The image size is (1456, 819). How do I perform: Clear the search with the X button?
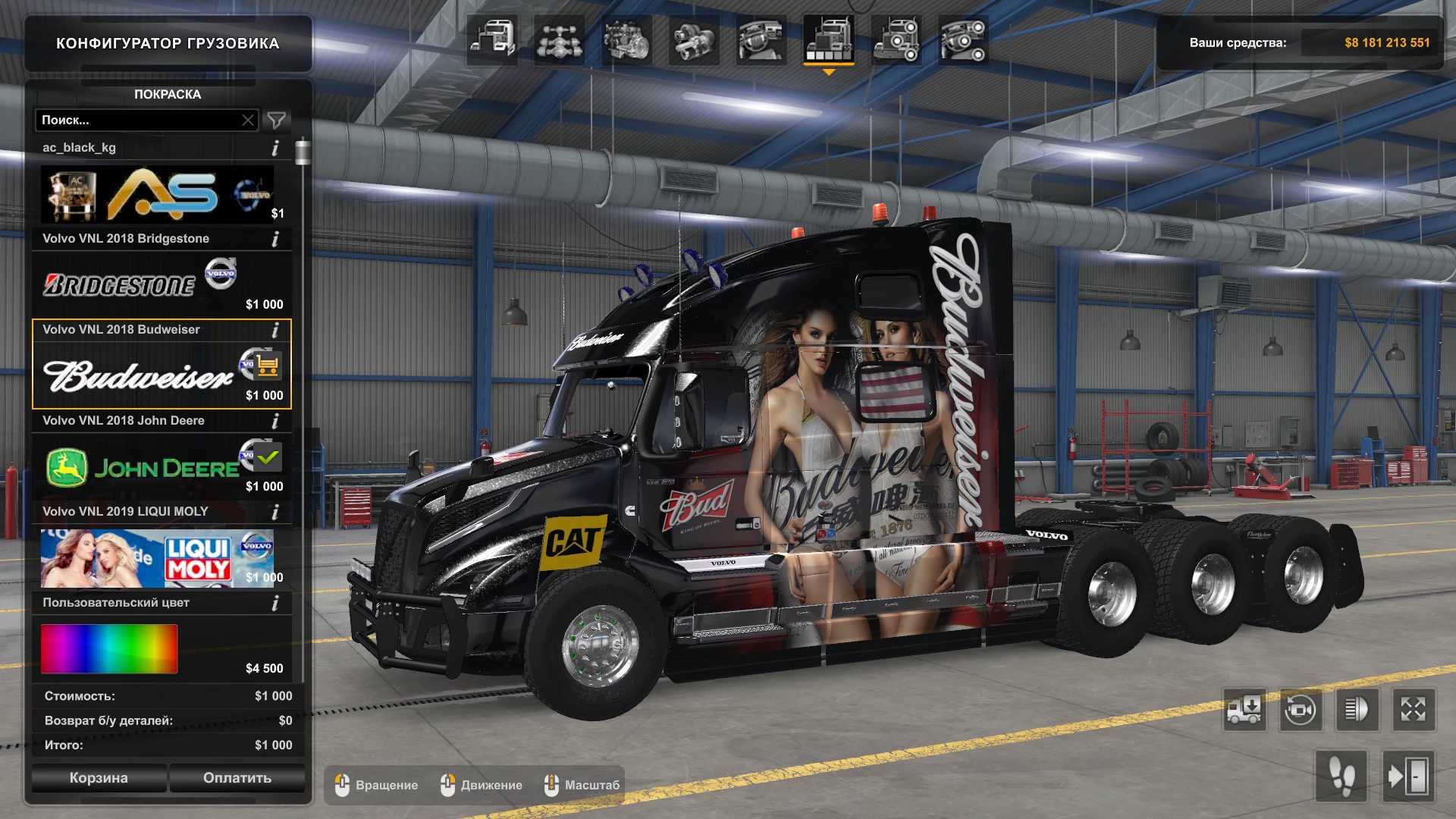(248, 120)
